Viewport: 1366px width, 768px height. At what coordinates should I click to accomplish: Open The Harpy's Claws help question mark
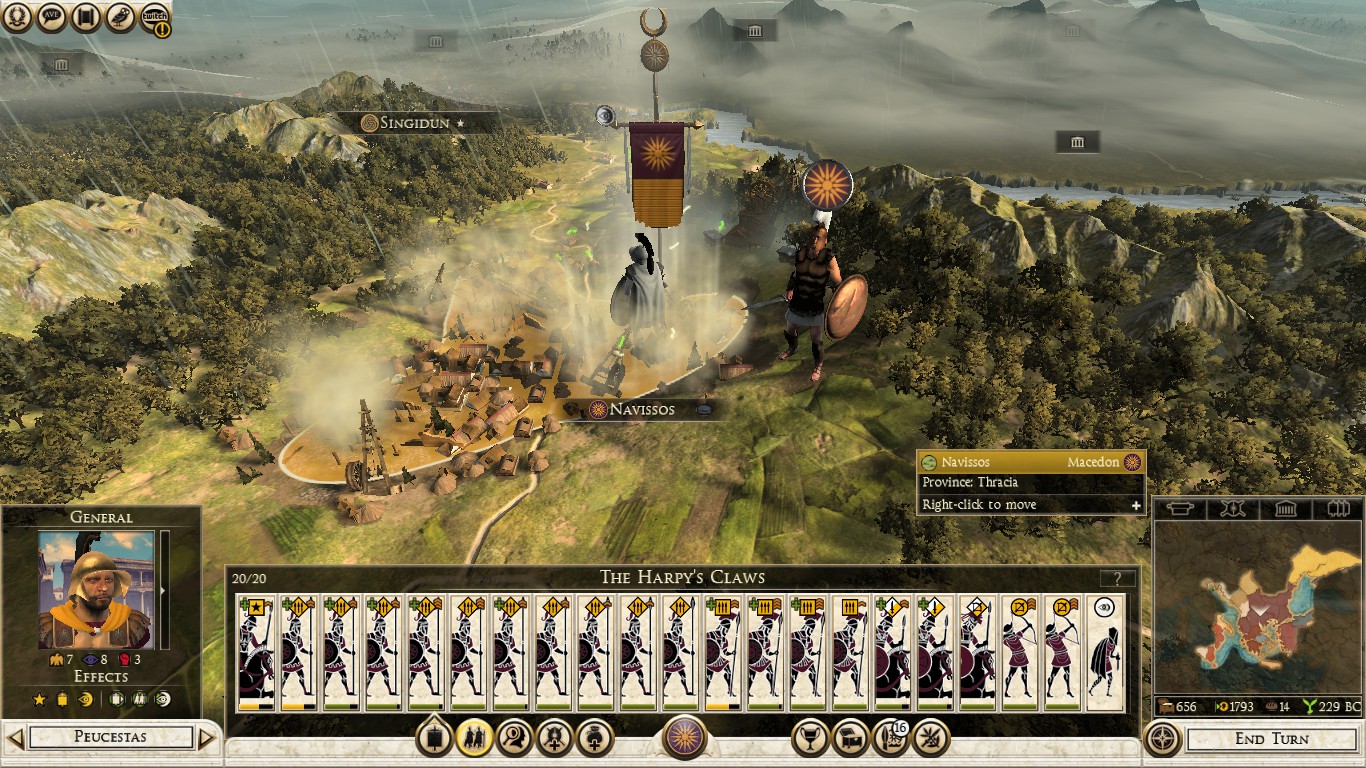click(1117, 578)
